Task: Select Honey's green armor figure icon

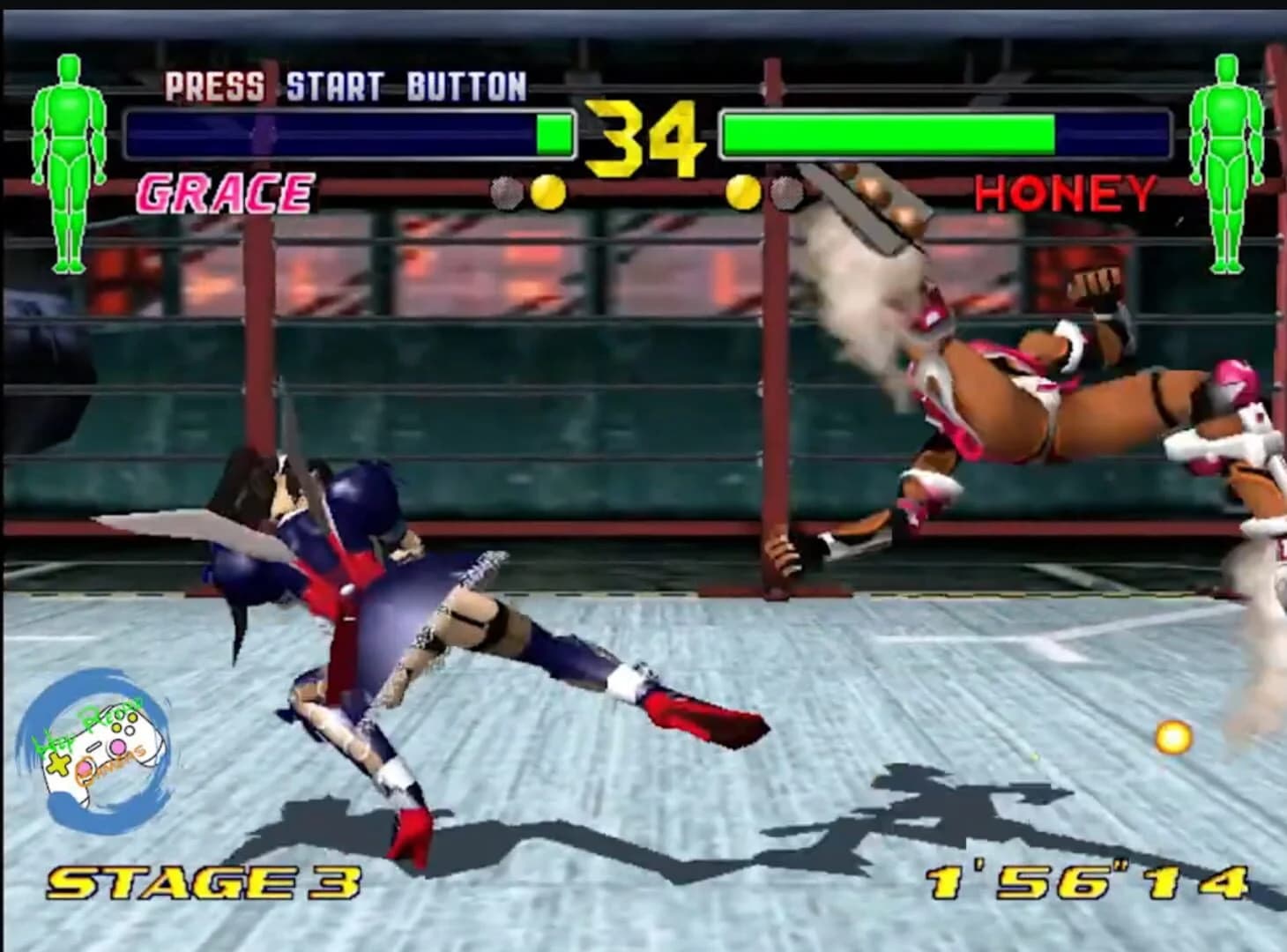Action: 1225,159
